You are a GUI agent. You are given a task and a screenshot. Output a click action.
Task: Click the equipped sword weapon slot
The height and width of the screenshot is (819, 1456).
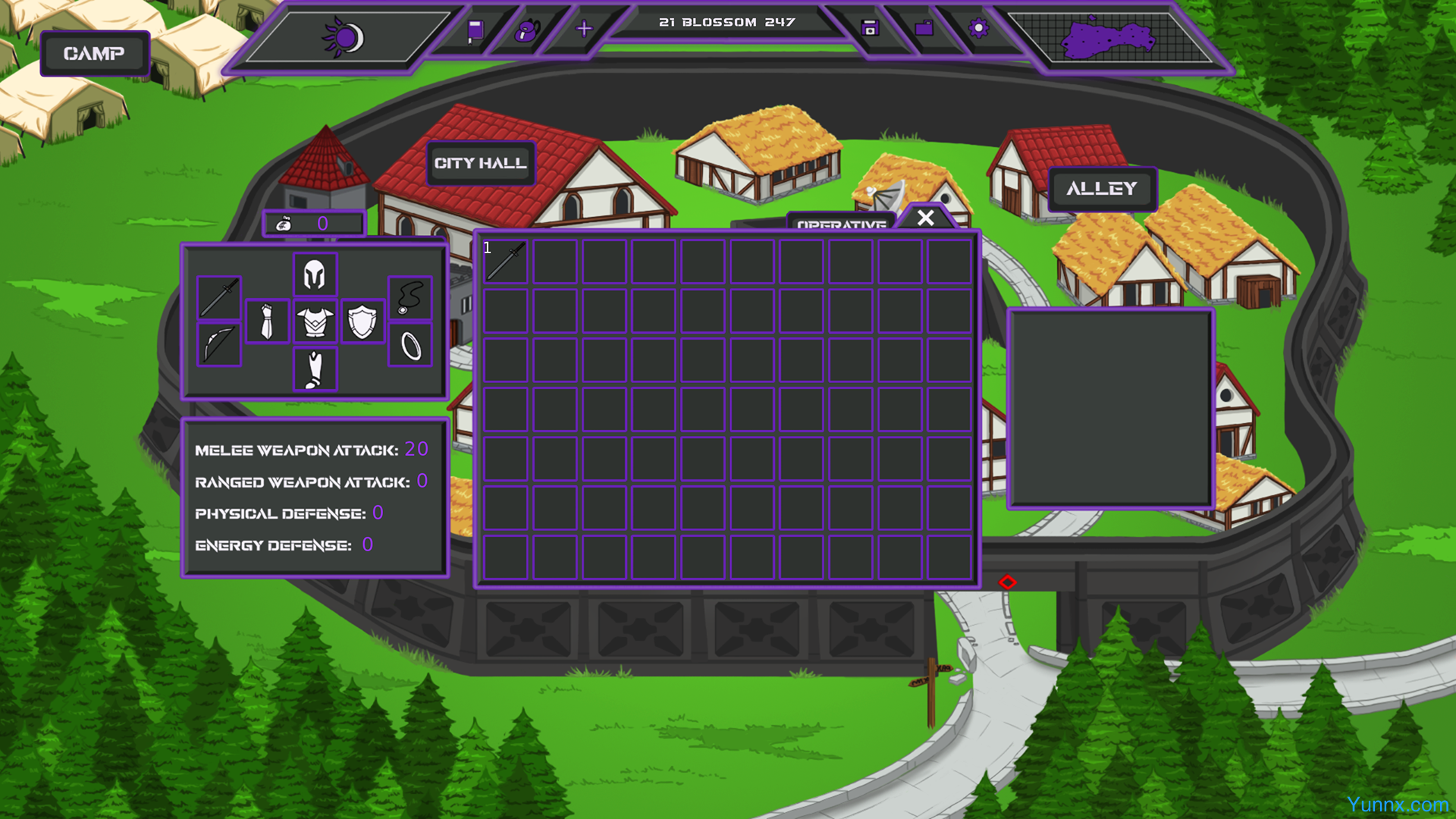tap(219, 297)
